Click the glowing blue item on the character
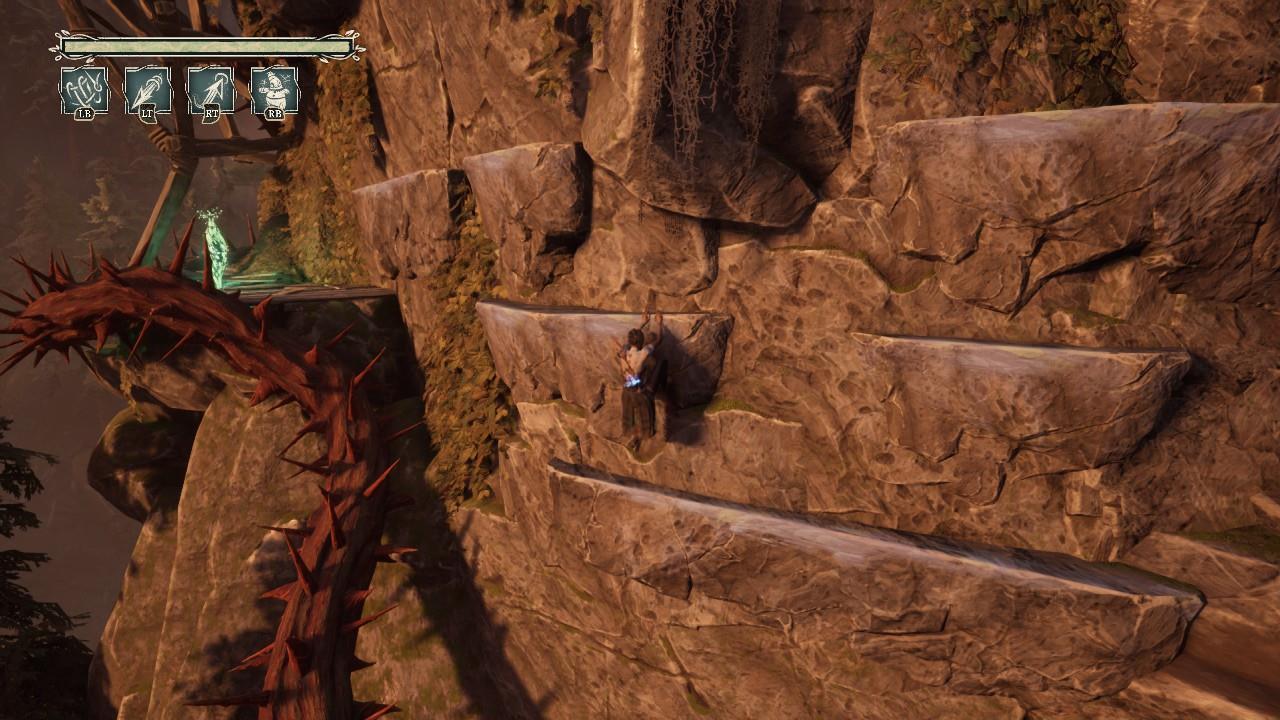Screen dimensions: 1280x720 pyautogui.click(x=633, y=381)
